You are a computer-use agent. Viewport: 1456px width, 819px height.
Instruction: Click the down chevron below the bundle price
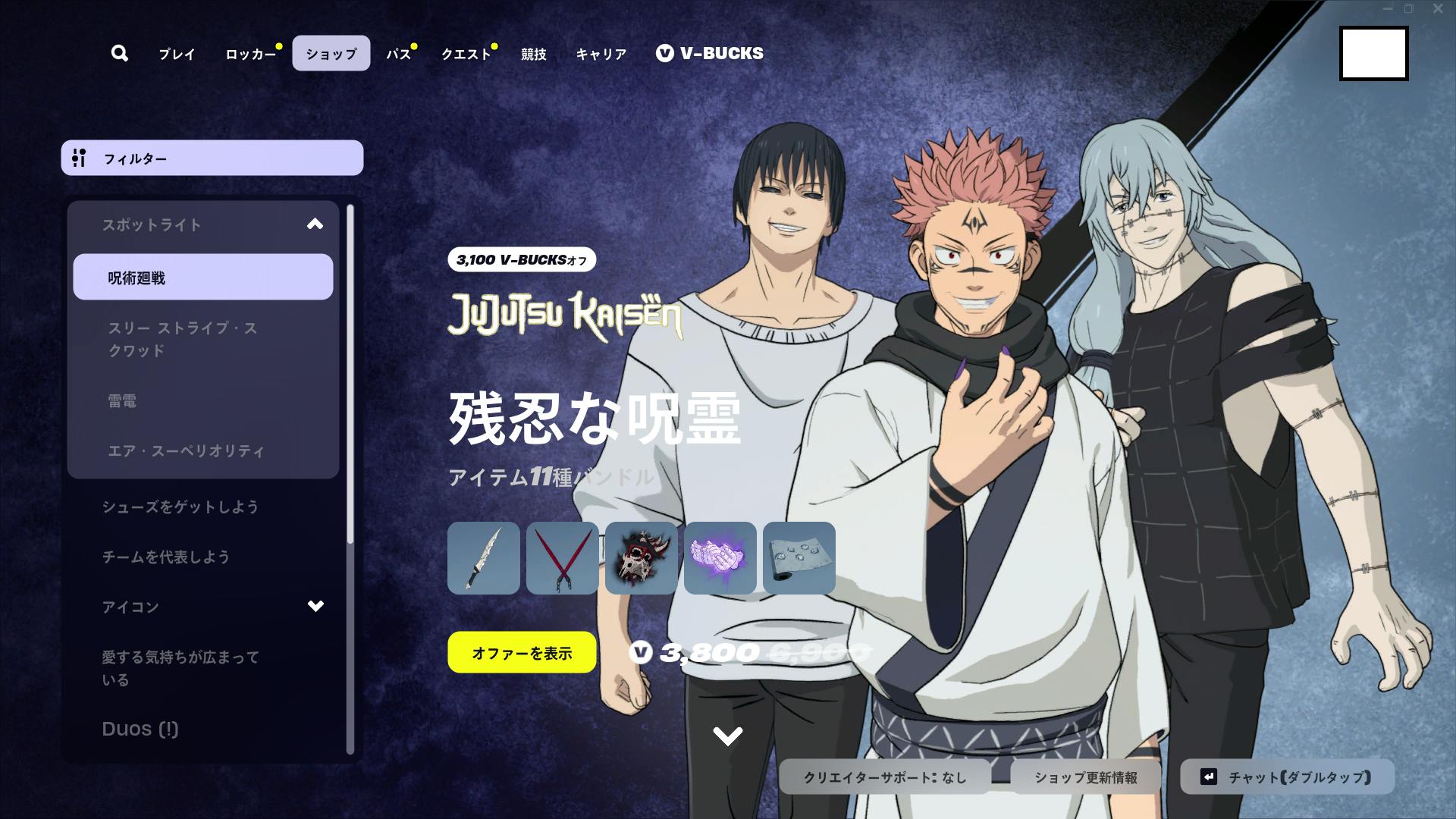729,733
